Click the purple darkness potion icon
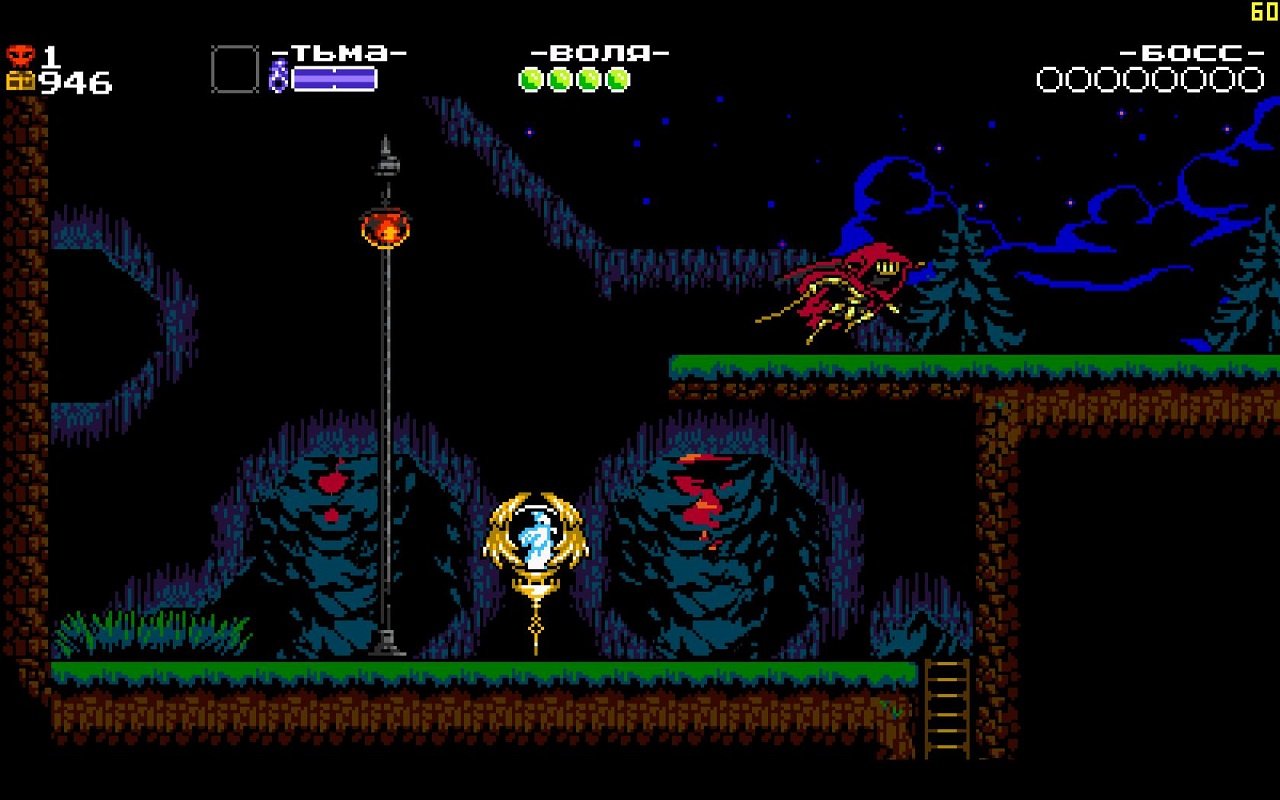The image size is (1280, 800). click(278, 74)
